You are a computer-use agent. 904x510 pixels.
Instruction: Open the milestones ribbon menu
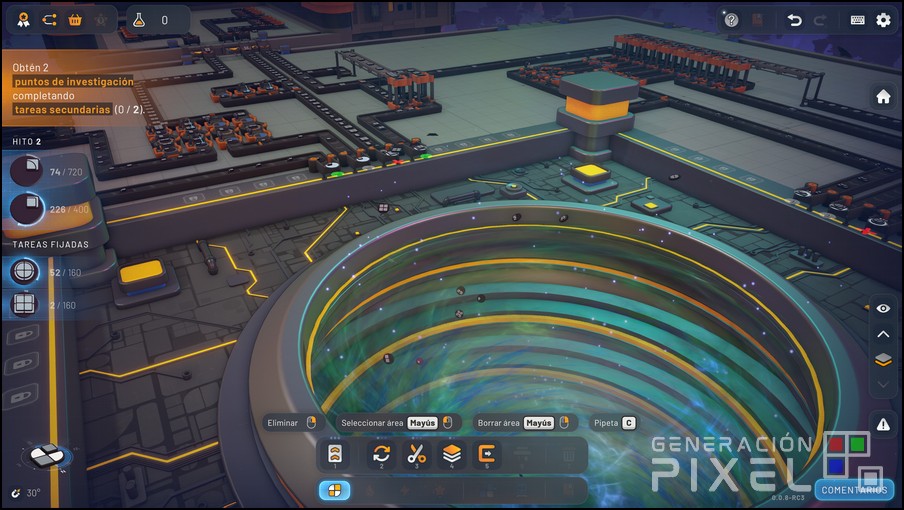click(22, 20)
